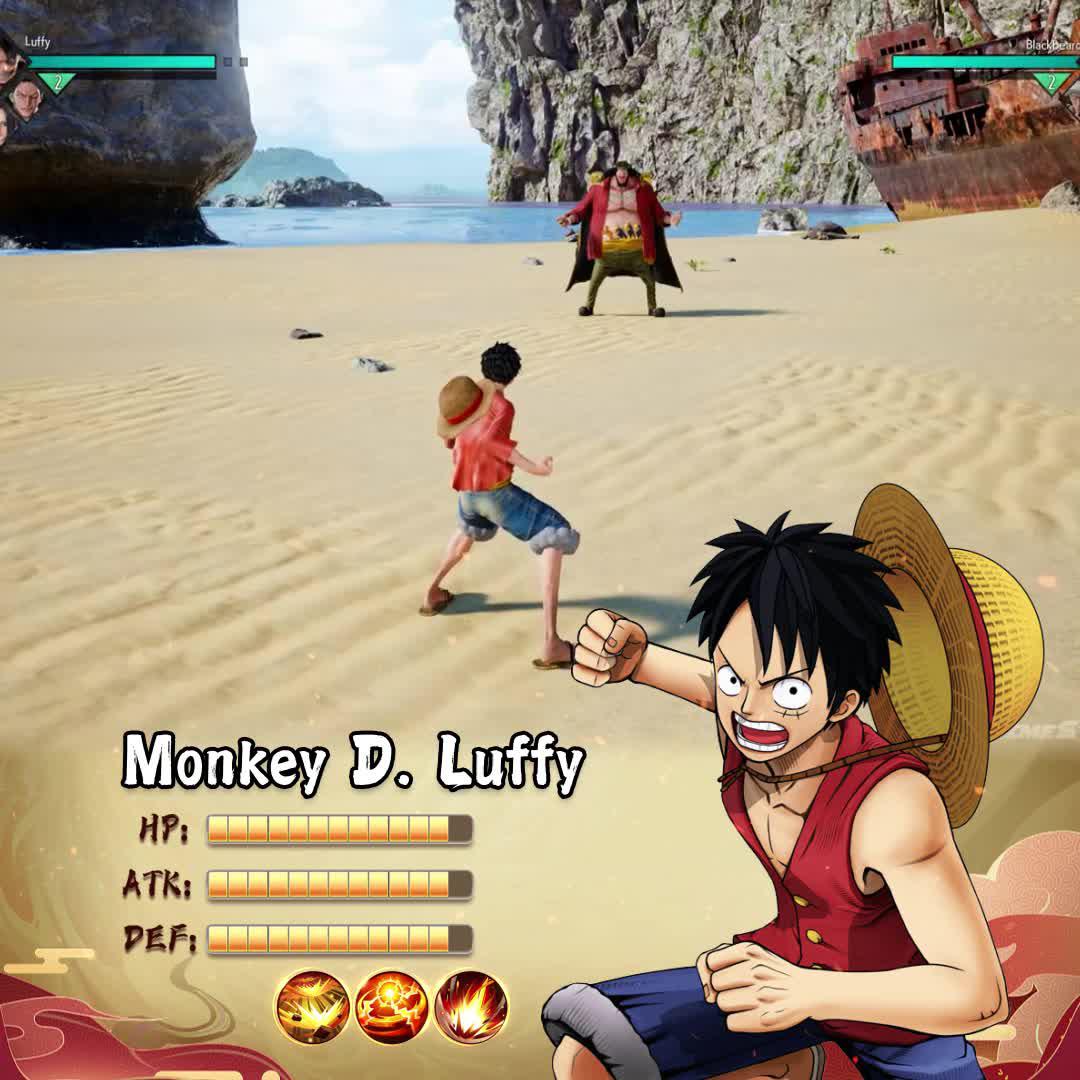Image resolution: width=1080 pixels, height=1080 pixels.
Task: Trigger the fiery explosion burst skill
Action: (x=470, y=1007)
